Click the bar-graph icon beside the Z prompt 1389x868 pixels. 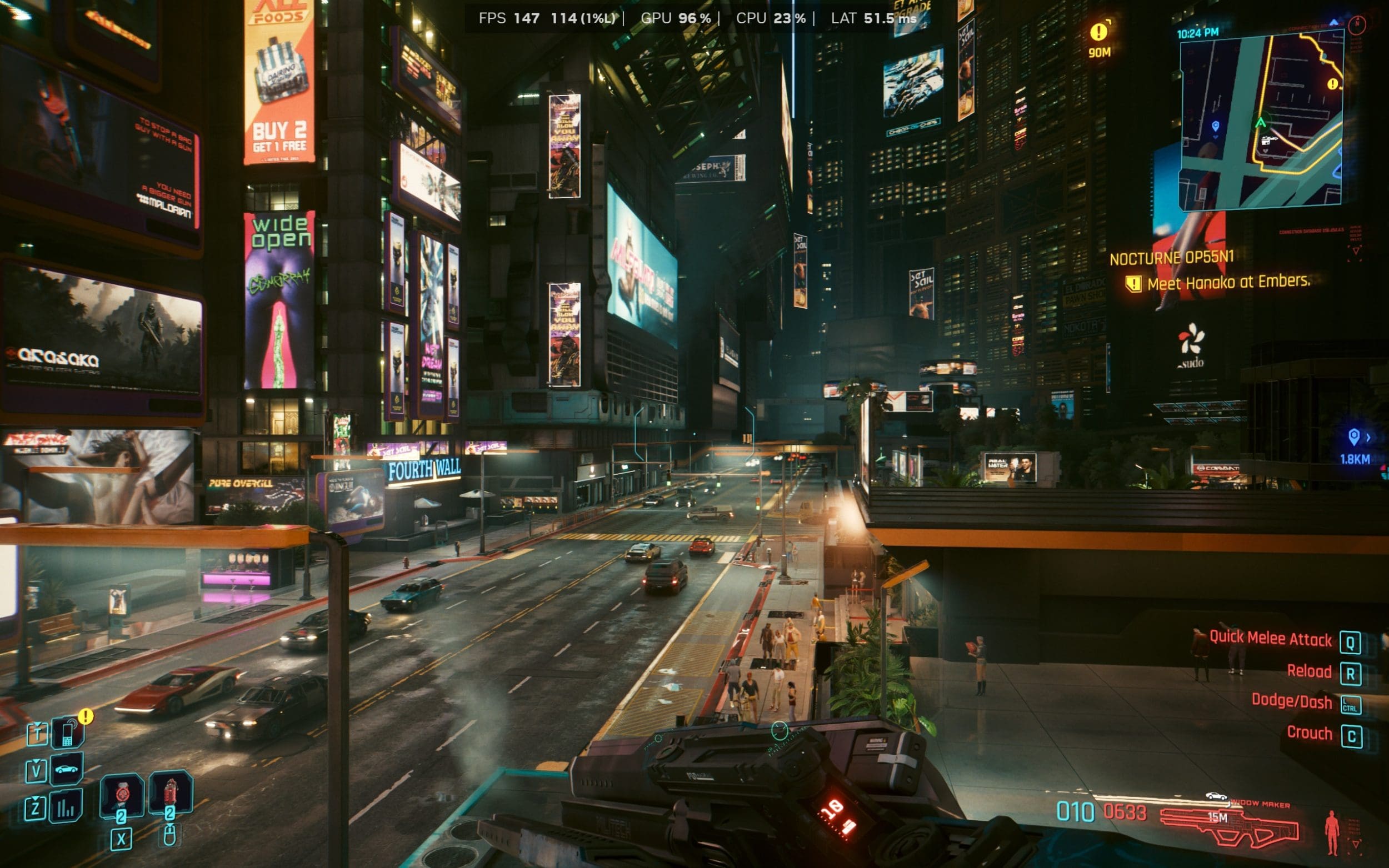pos(66,806)
